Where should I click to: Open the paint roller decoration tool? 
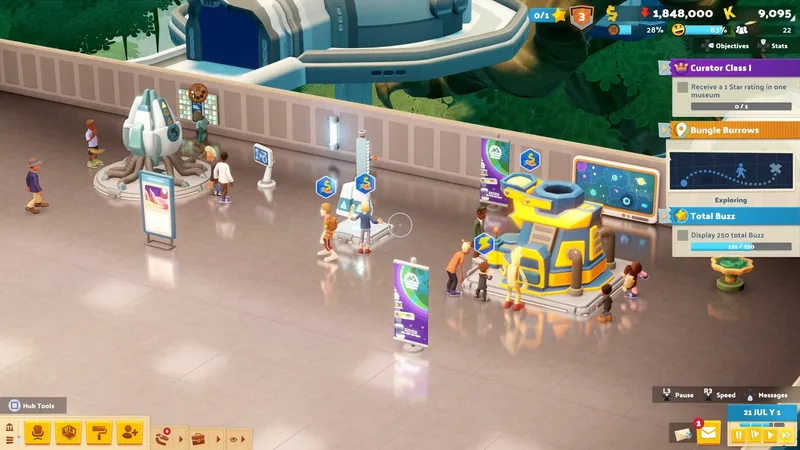coord(99,433)
